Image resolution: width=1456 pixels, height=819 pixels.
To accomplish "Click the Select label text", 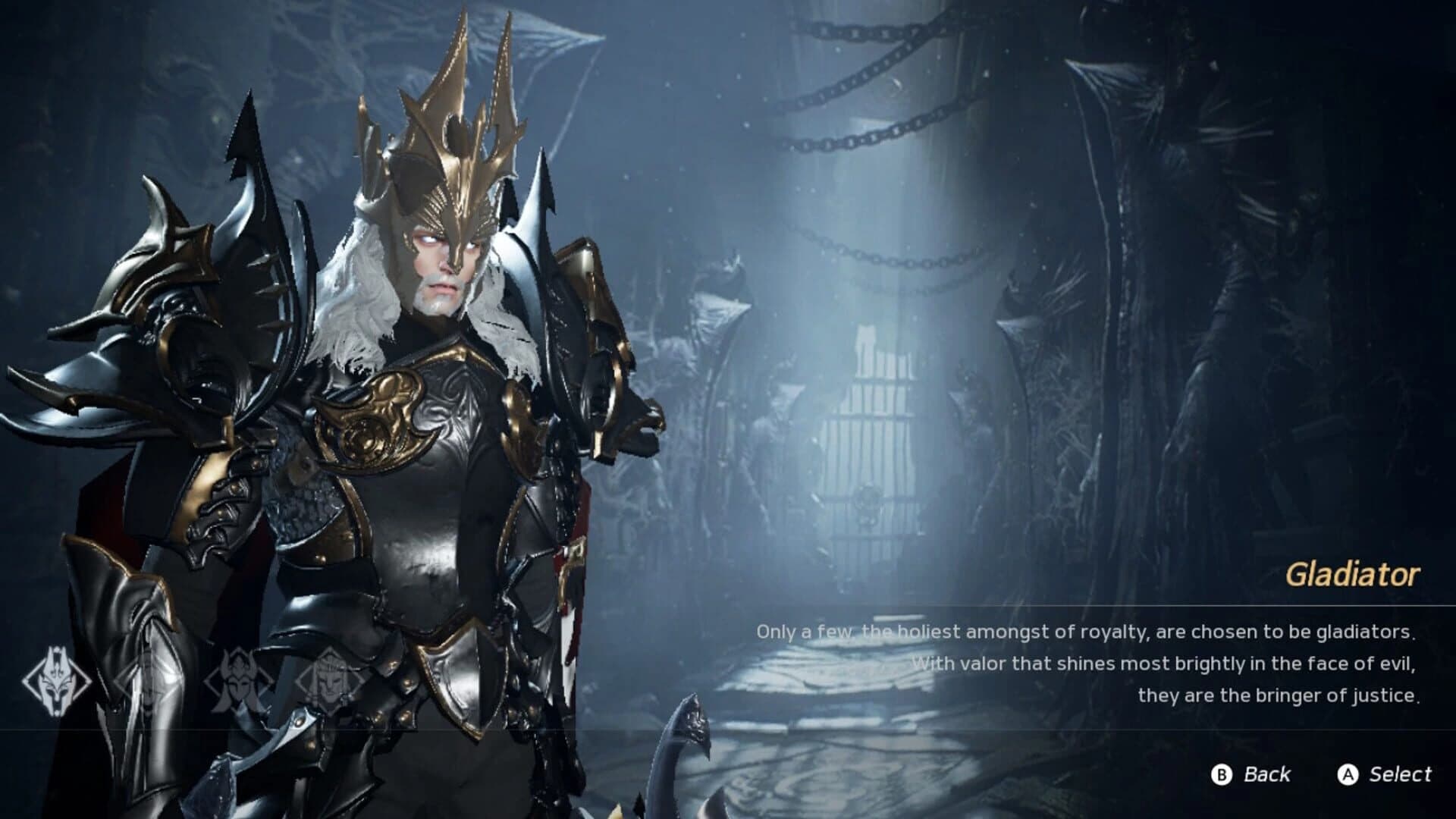I will coord(1402,775).
